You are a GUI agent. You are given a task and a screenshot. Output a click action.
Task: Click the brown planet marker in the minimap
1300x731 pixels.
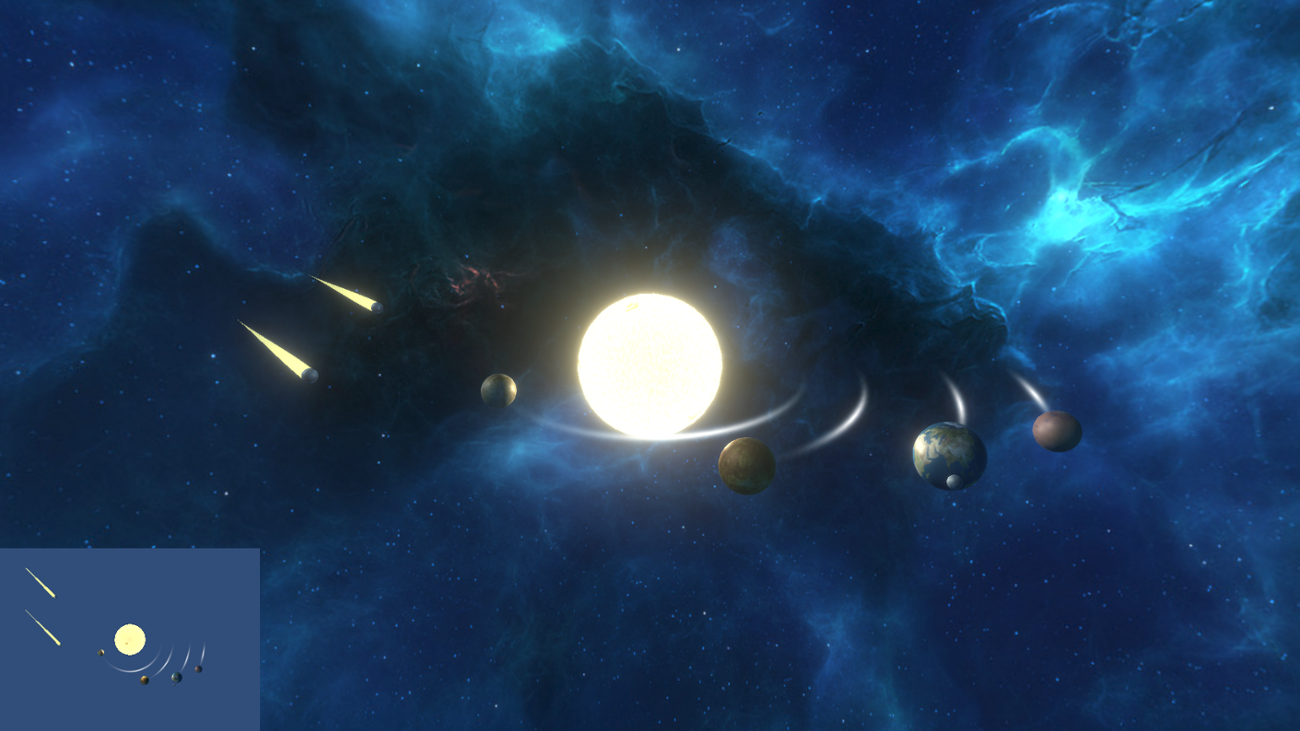pyautogui.click(x=144, y=680)
